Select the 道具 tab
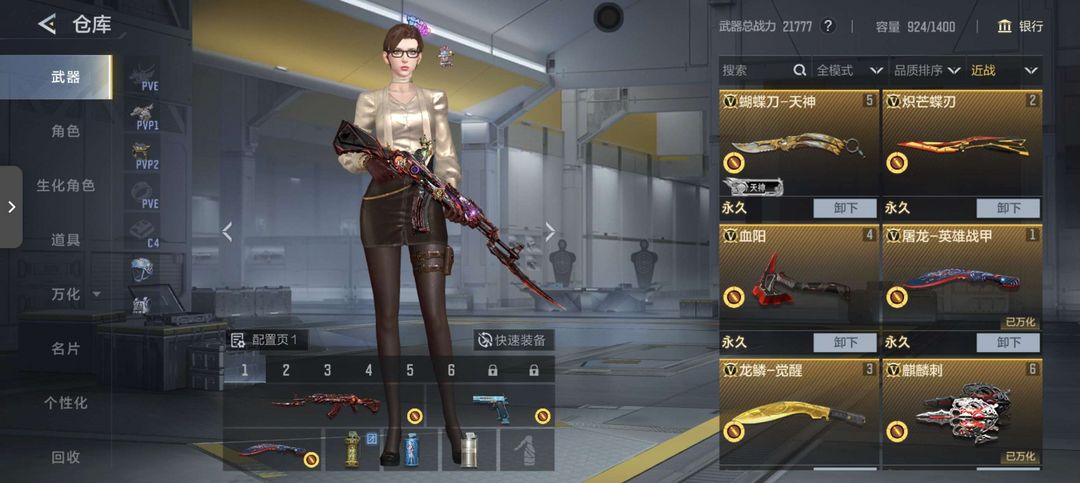This screenshot has width=1080, height=483. pyautogui.click(x=66, y=240)
